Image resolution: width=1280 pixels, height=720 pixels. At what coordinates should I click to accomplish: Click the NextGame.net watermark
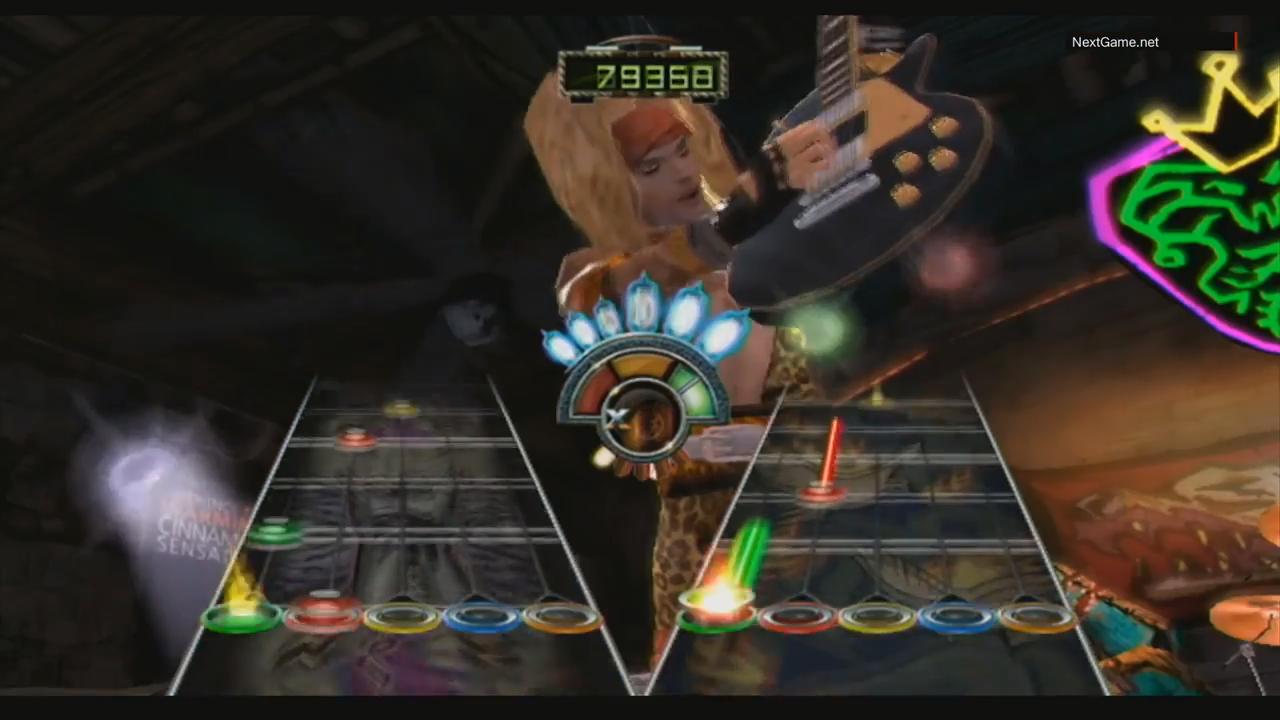tap(1115, 42)
